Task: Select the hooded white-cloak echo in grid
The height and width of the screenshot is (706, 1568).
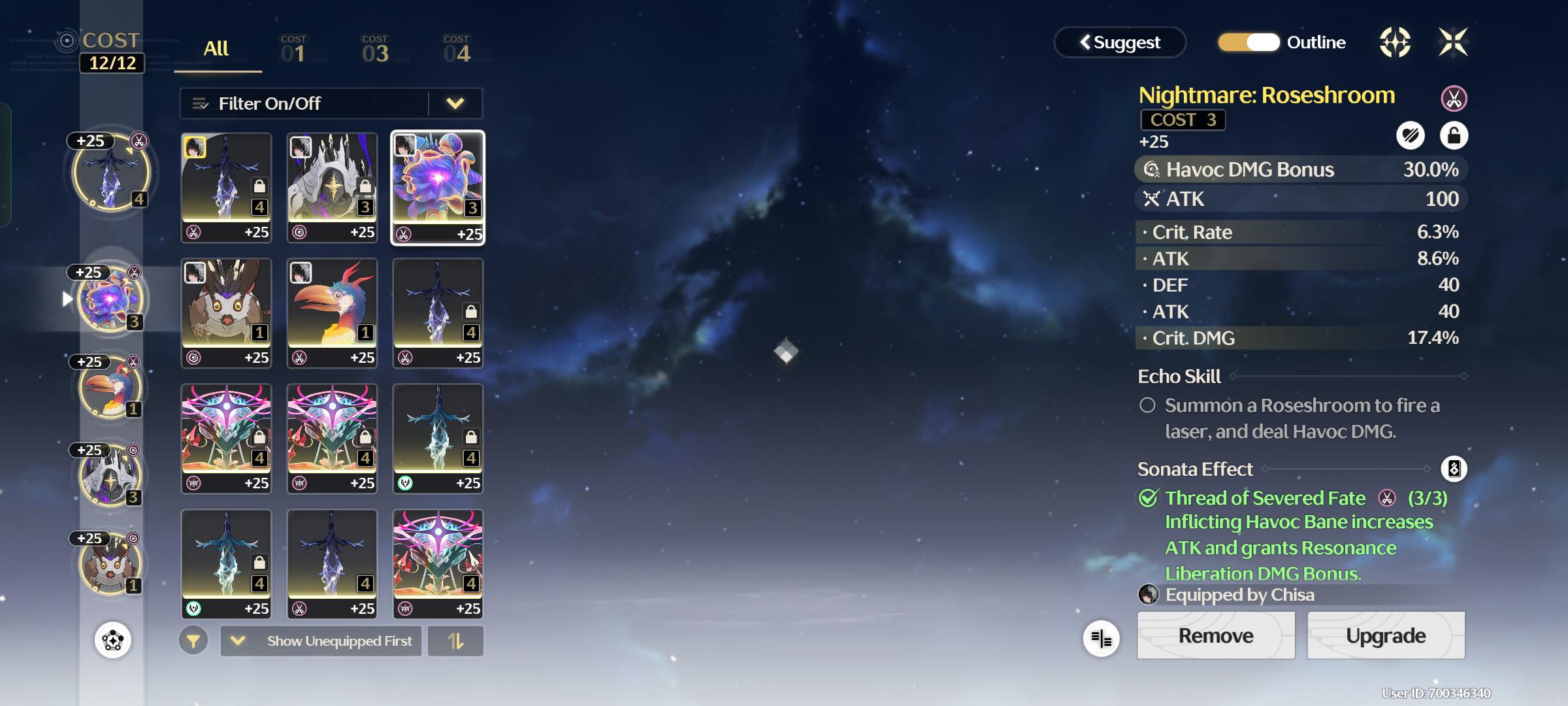Action: point(332,187)
